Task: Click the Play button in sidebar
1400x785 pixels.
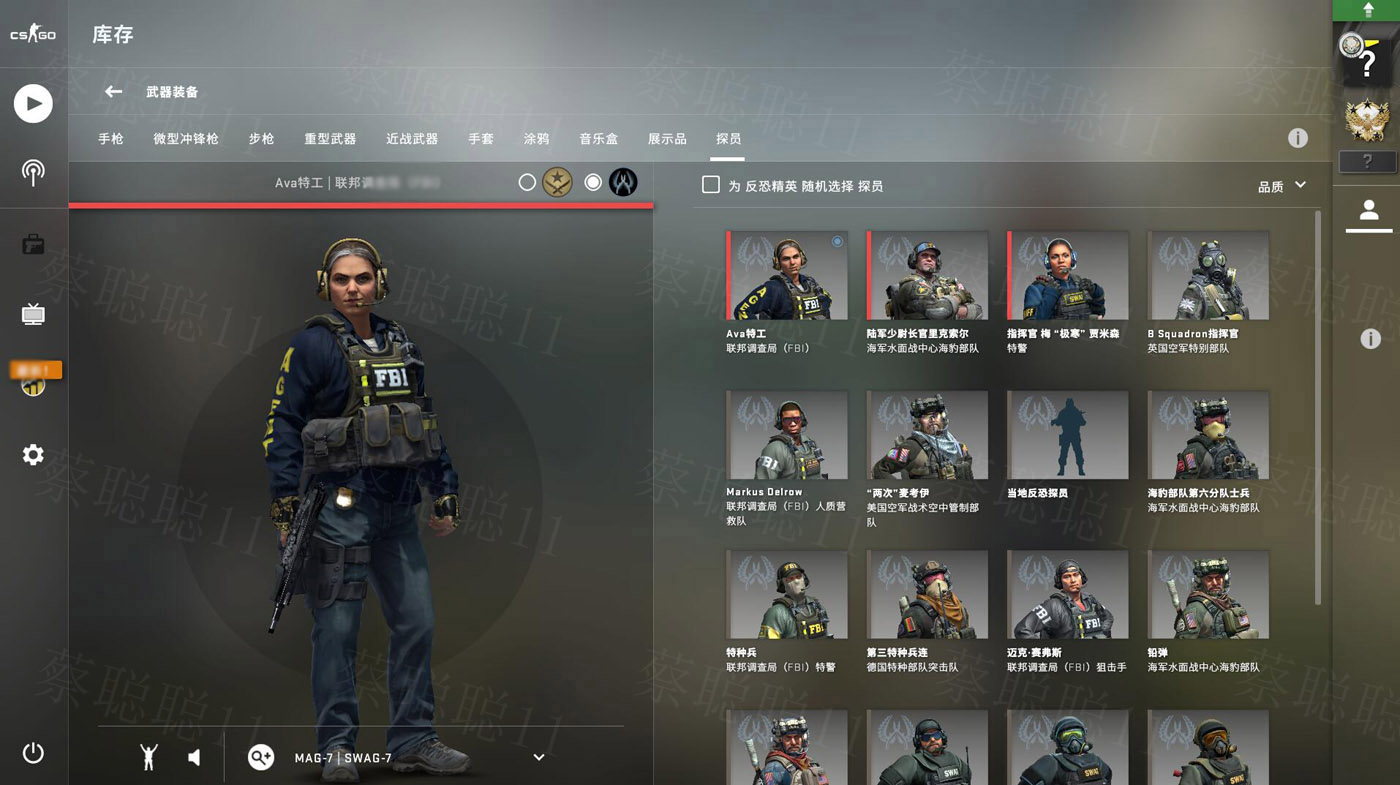Action: [x=33, y=104]
